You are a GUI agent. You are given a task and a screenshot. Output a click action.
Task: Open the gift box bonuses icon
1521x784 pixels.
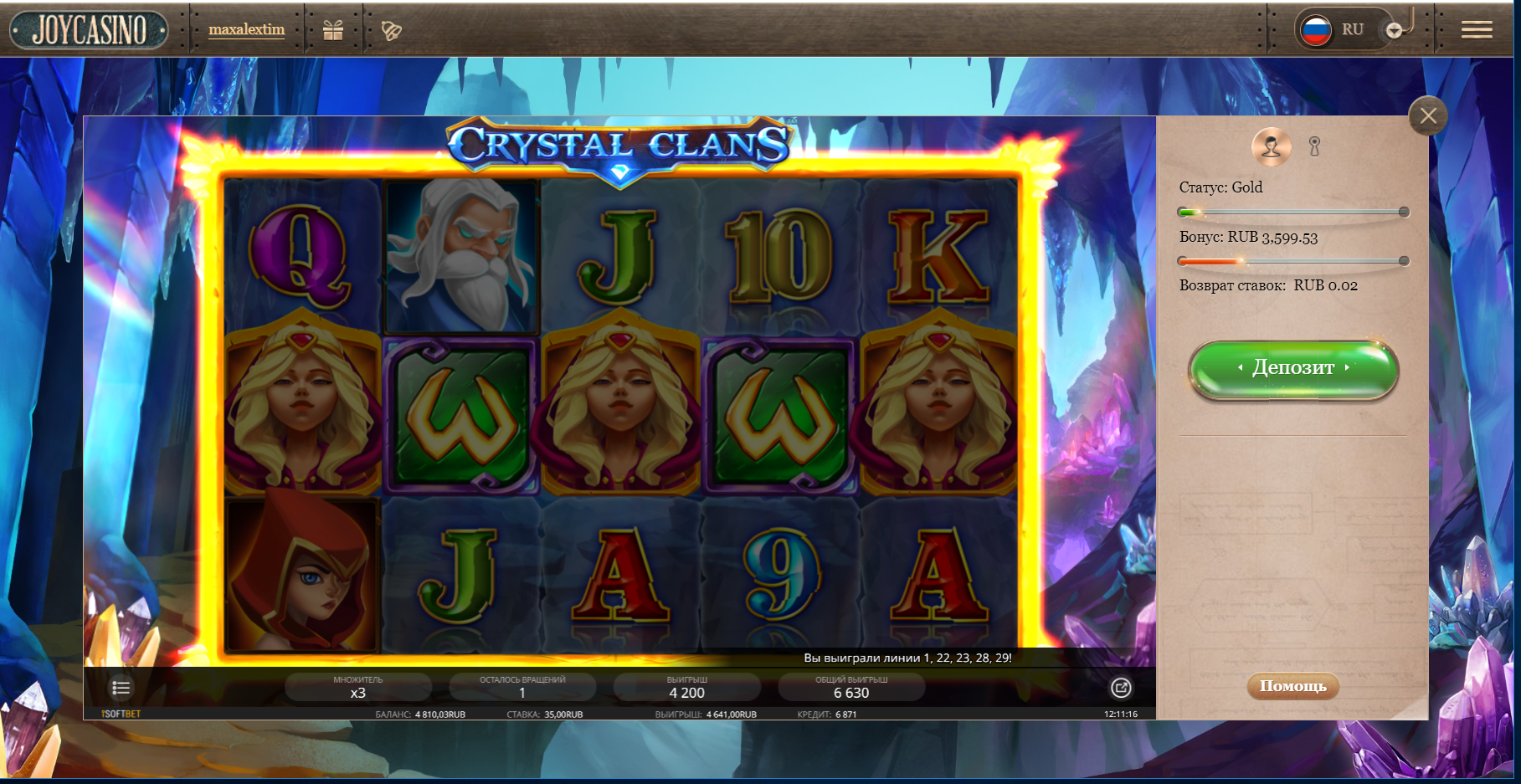(x=333, y=31)
